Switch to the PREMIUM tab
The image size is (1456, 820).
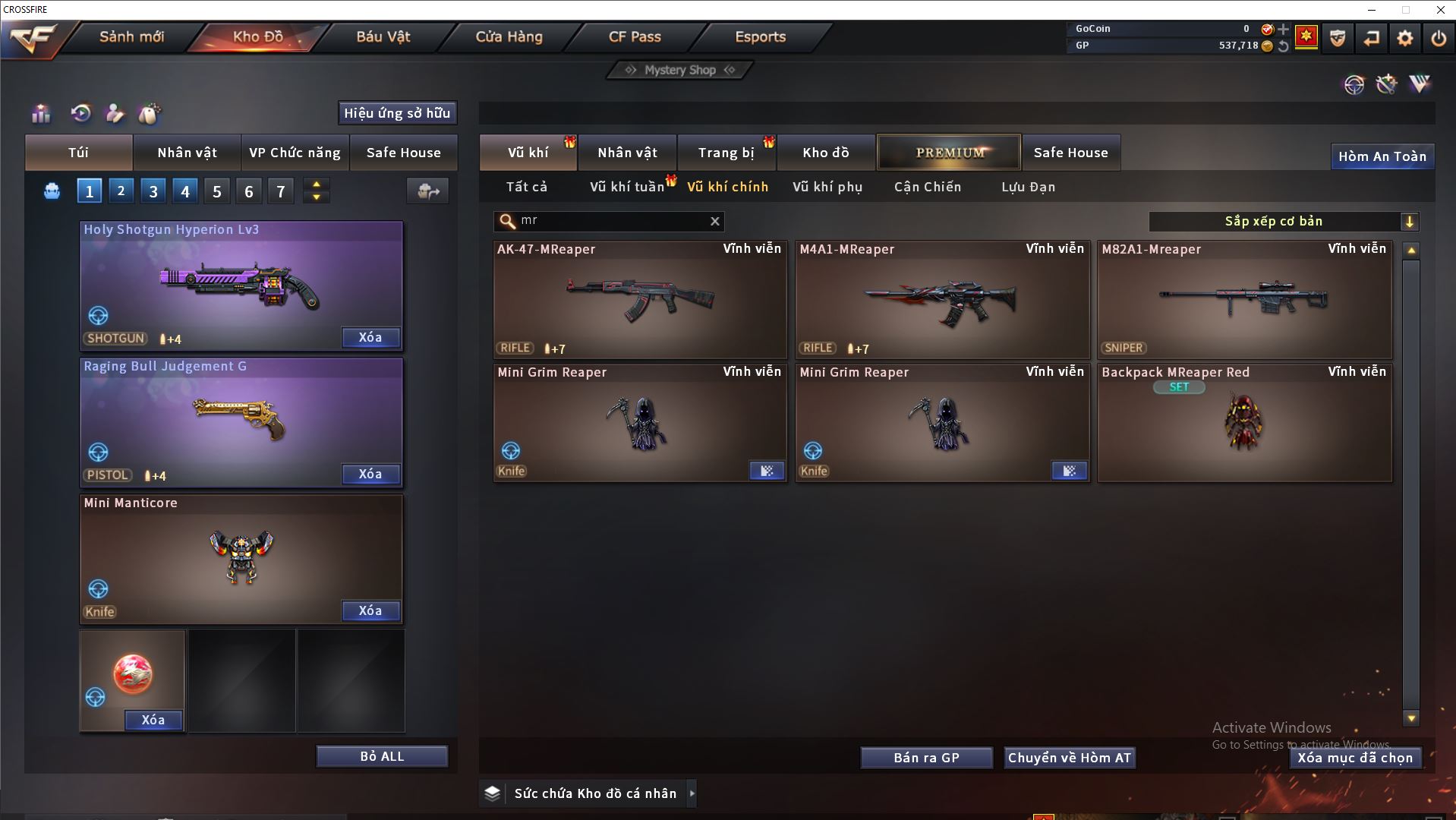point(949,153)
